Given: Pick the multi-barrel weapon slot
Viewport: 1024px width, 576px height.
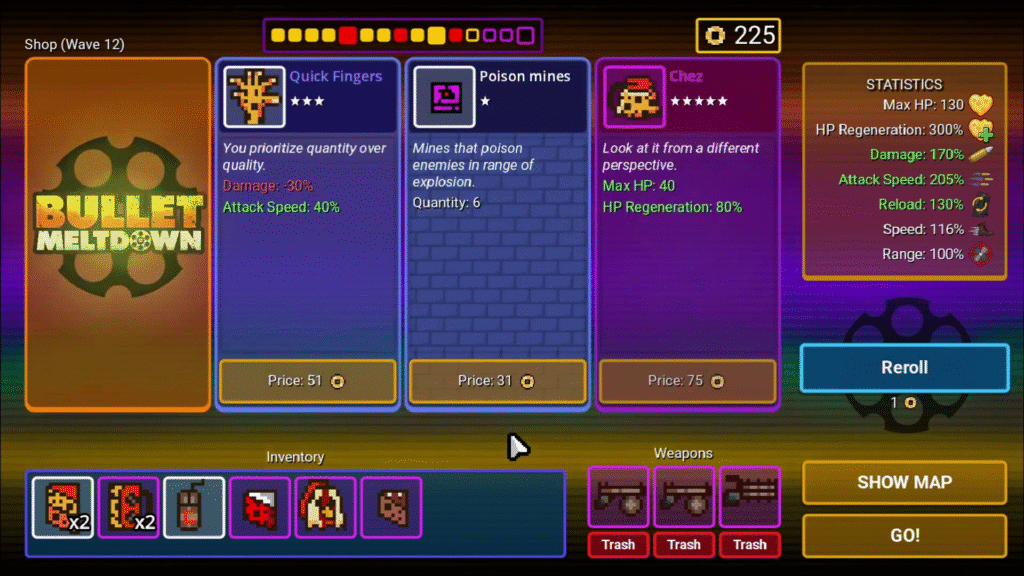Looking at the screenshot, I should pyautogui.click(x=749, y=497).
